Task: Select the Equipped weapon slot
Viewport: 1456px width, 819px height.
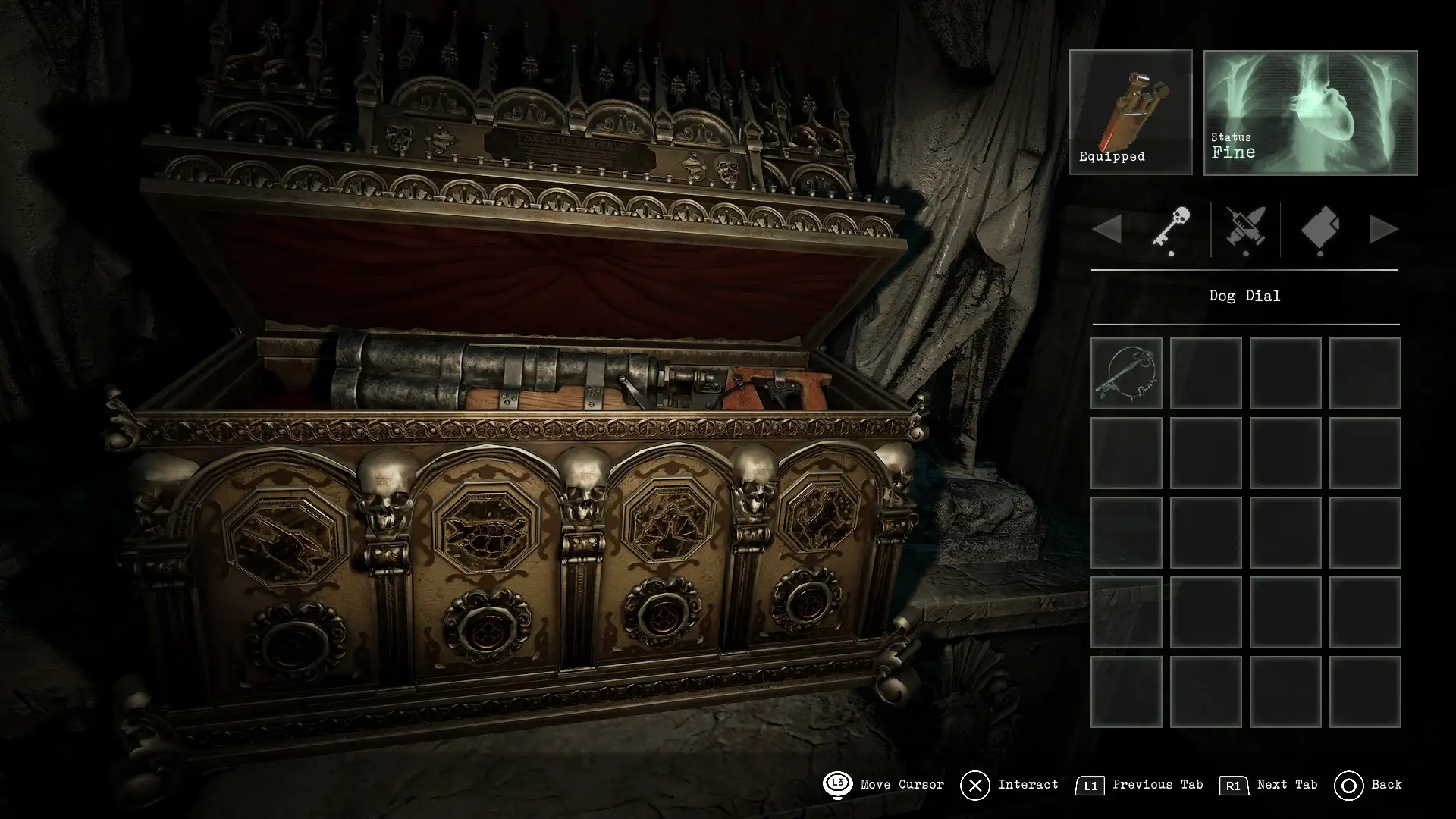Action: [x=1130, y=112]
